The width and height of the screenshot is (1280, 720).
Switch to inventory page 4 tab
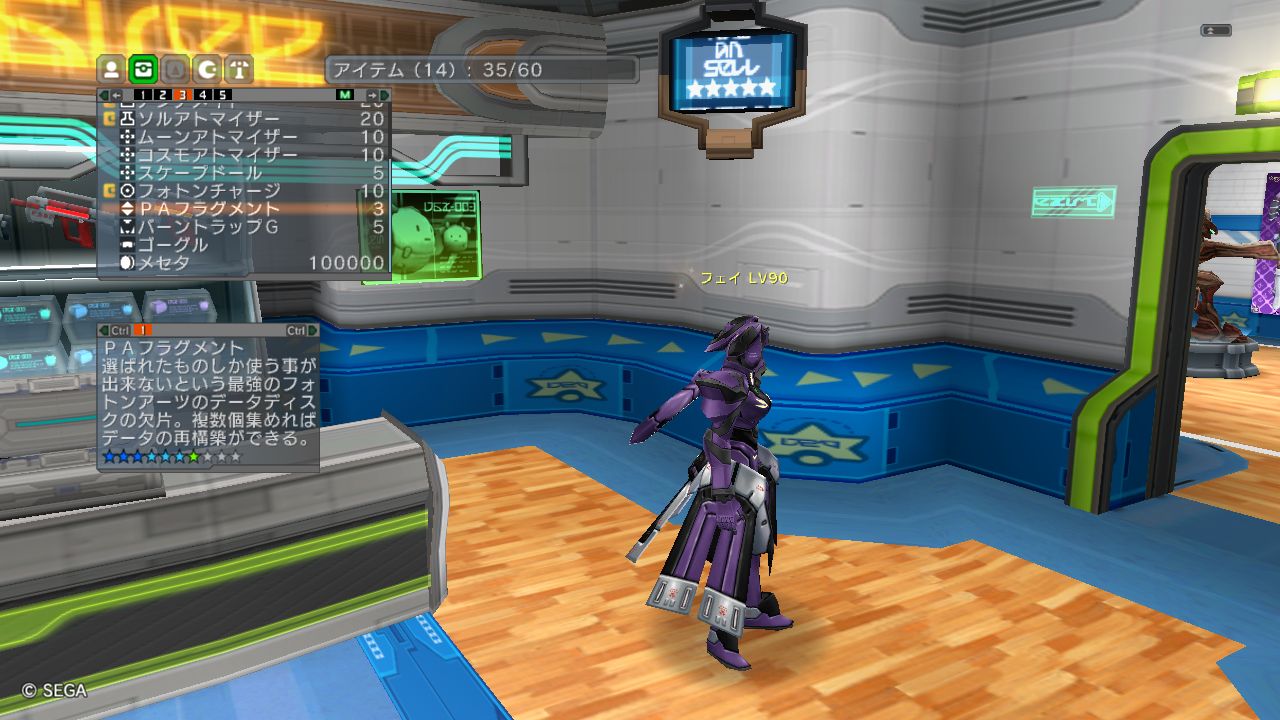point(204,95)
